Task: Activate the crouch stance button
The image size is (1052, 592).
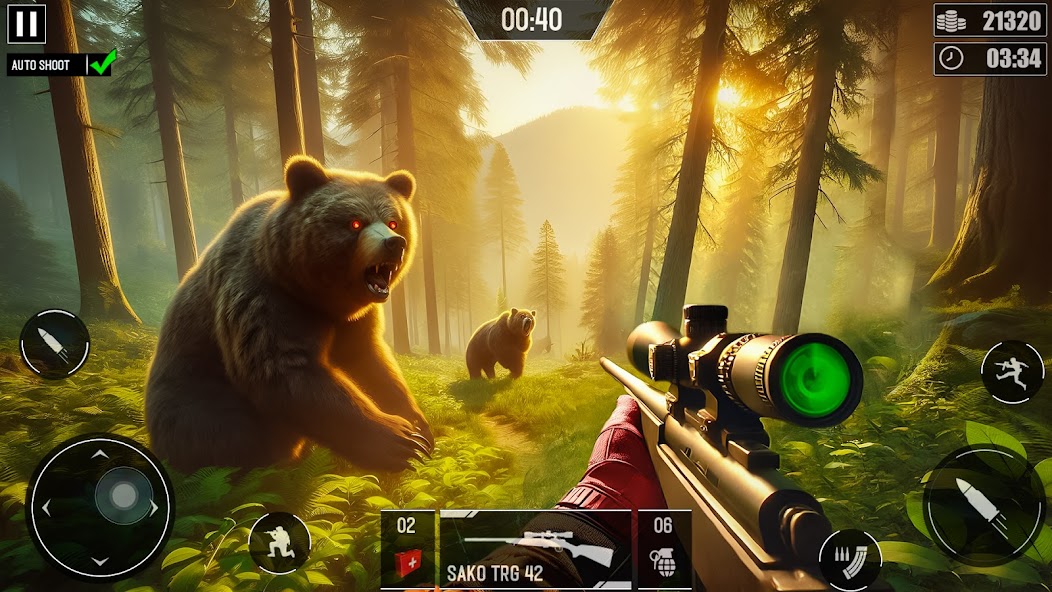Action: tap(279, 543)
